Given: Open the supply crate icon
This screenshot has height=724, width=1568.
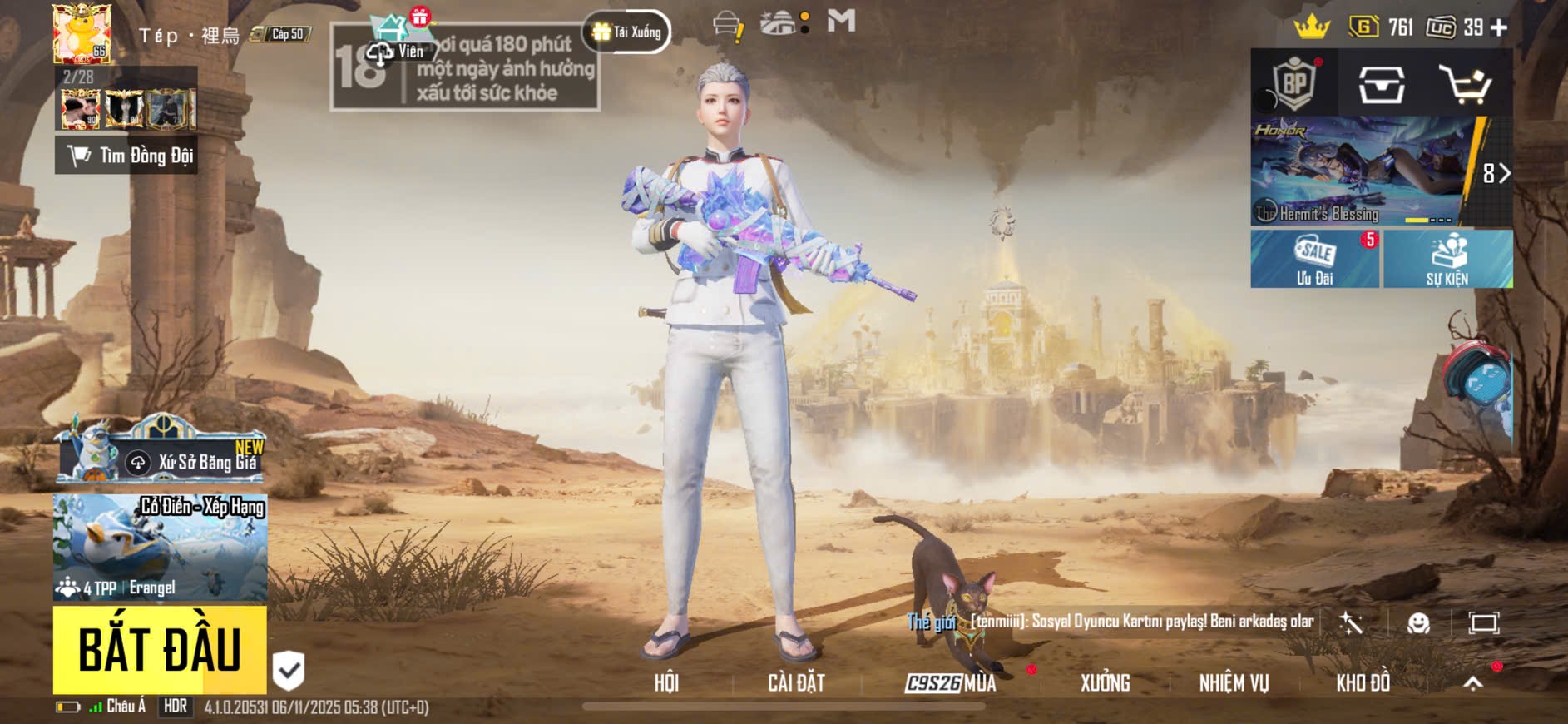Looking at the screenshot, I should 1382,85.
